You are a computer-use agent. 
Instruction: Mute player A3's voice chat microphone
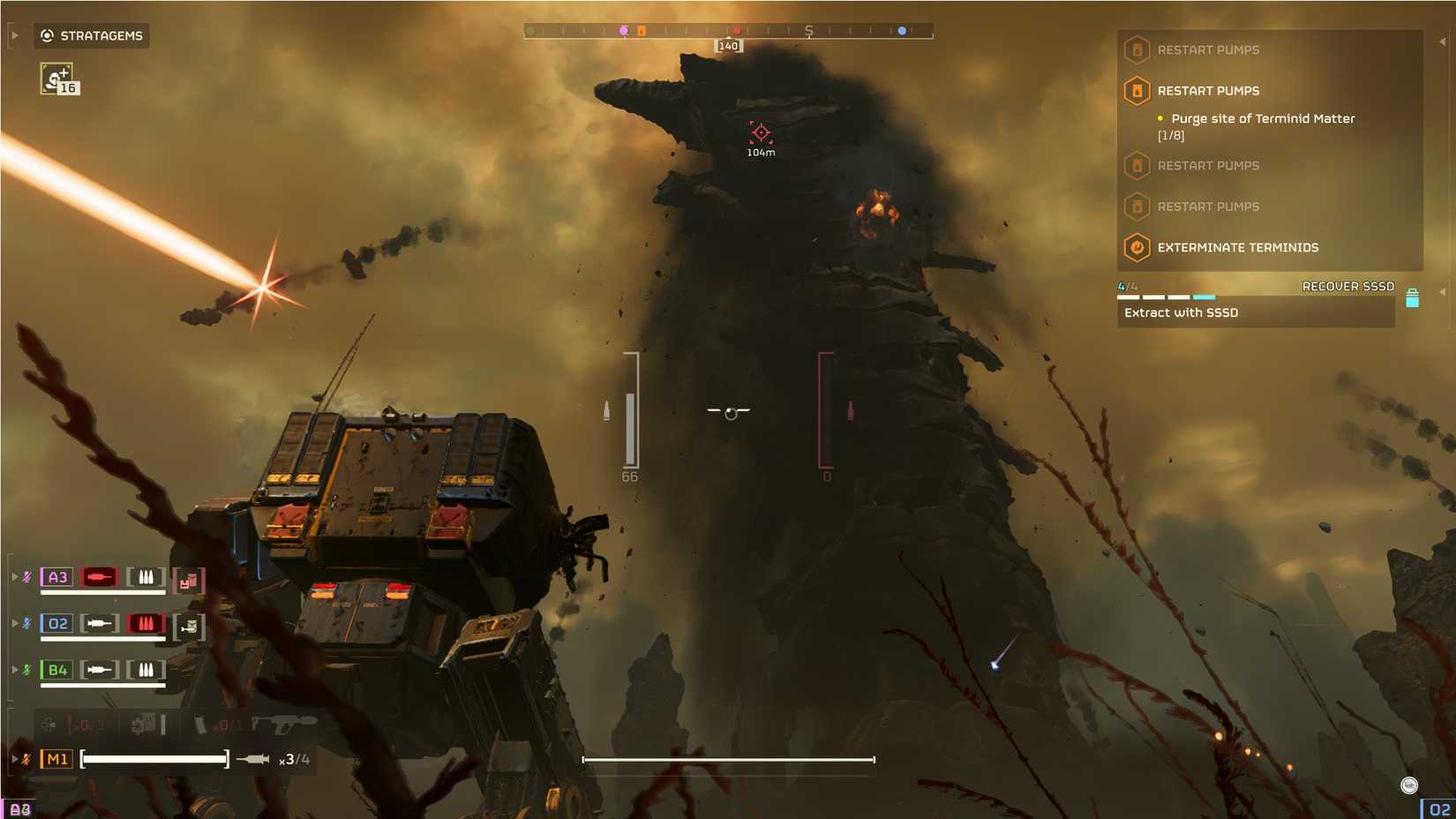[x=27, y=576]
